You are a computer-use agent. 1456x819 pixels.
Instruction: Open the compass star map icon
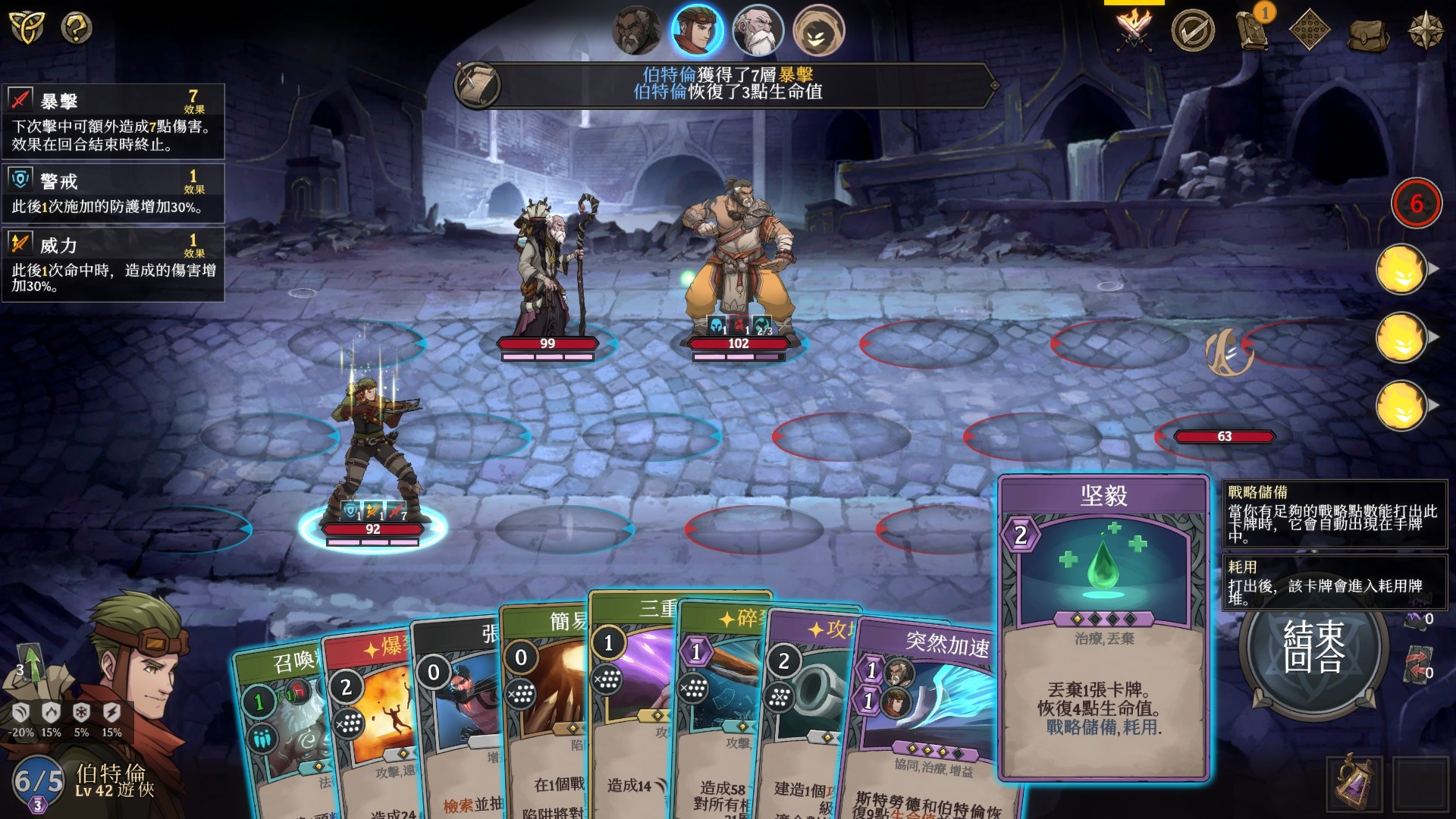click(x=1426, y=30)
